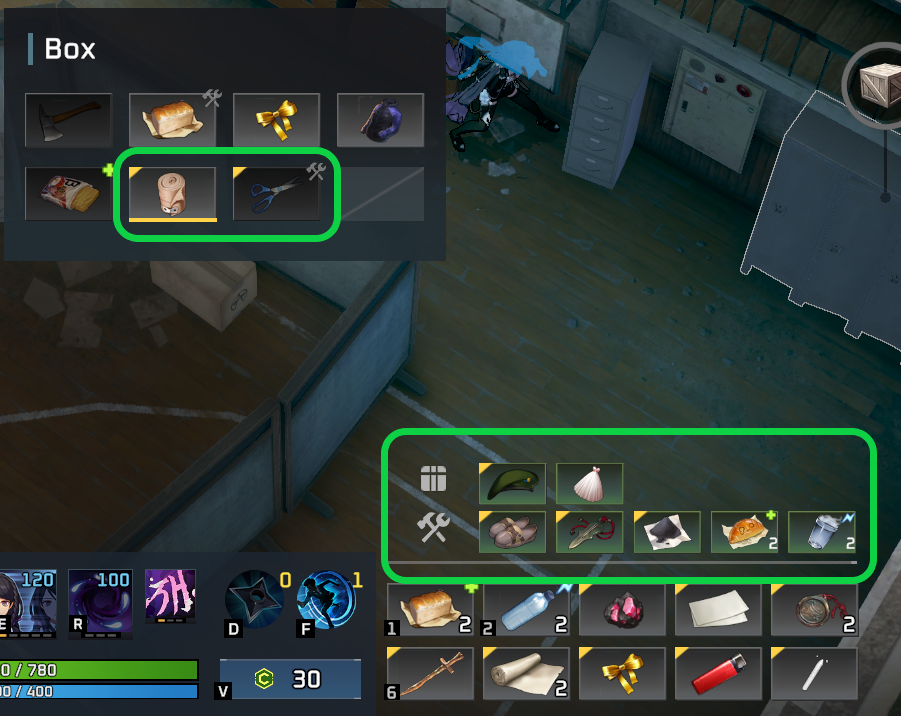Select the green beret craft suggestion

(x=512, y=483)
